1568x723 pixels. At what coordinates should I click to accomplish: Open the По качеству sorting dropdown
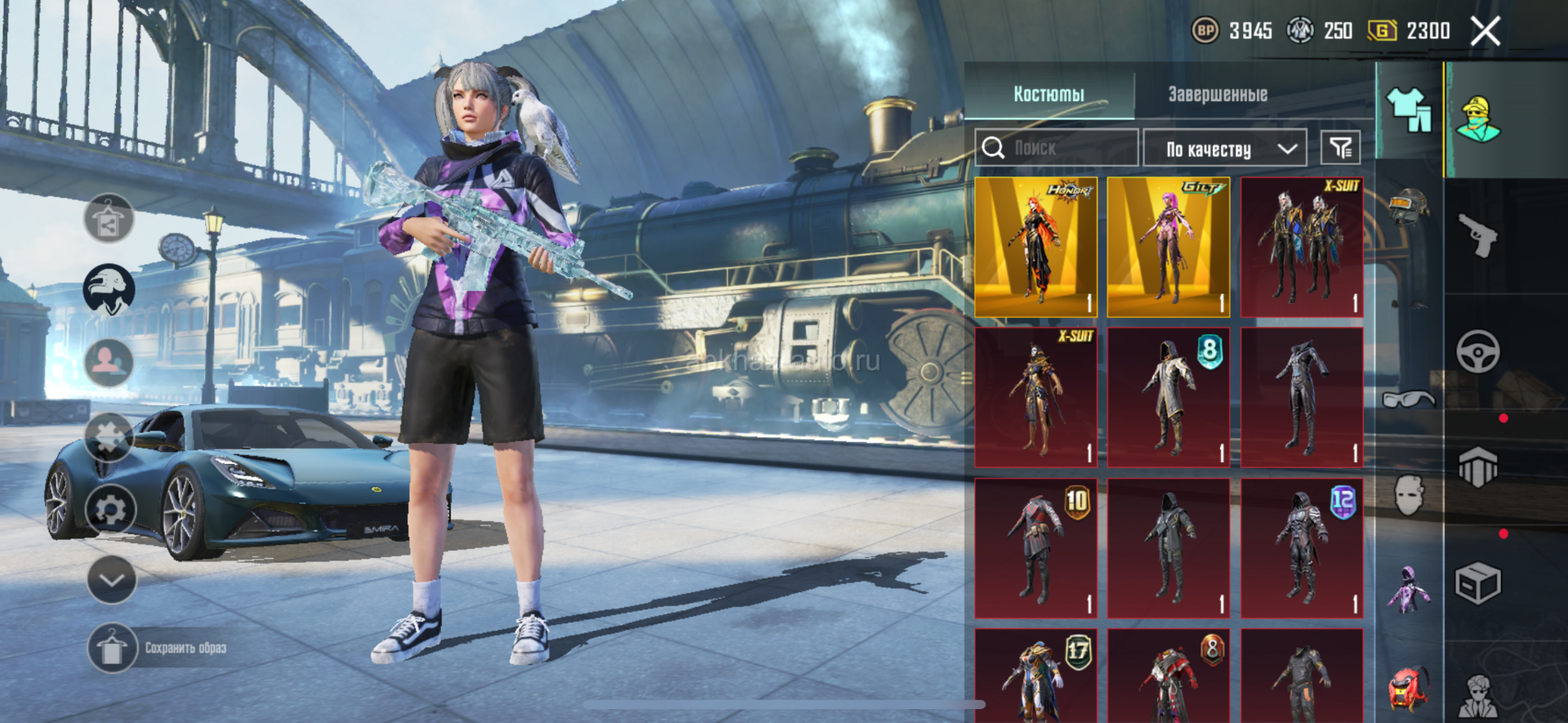[1225, 149]
